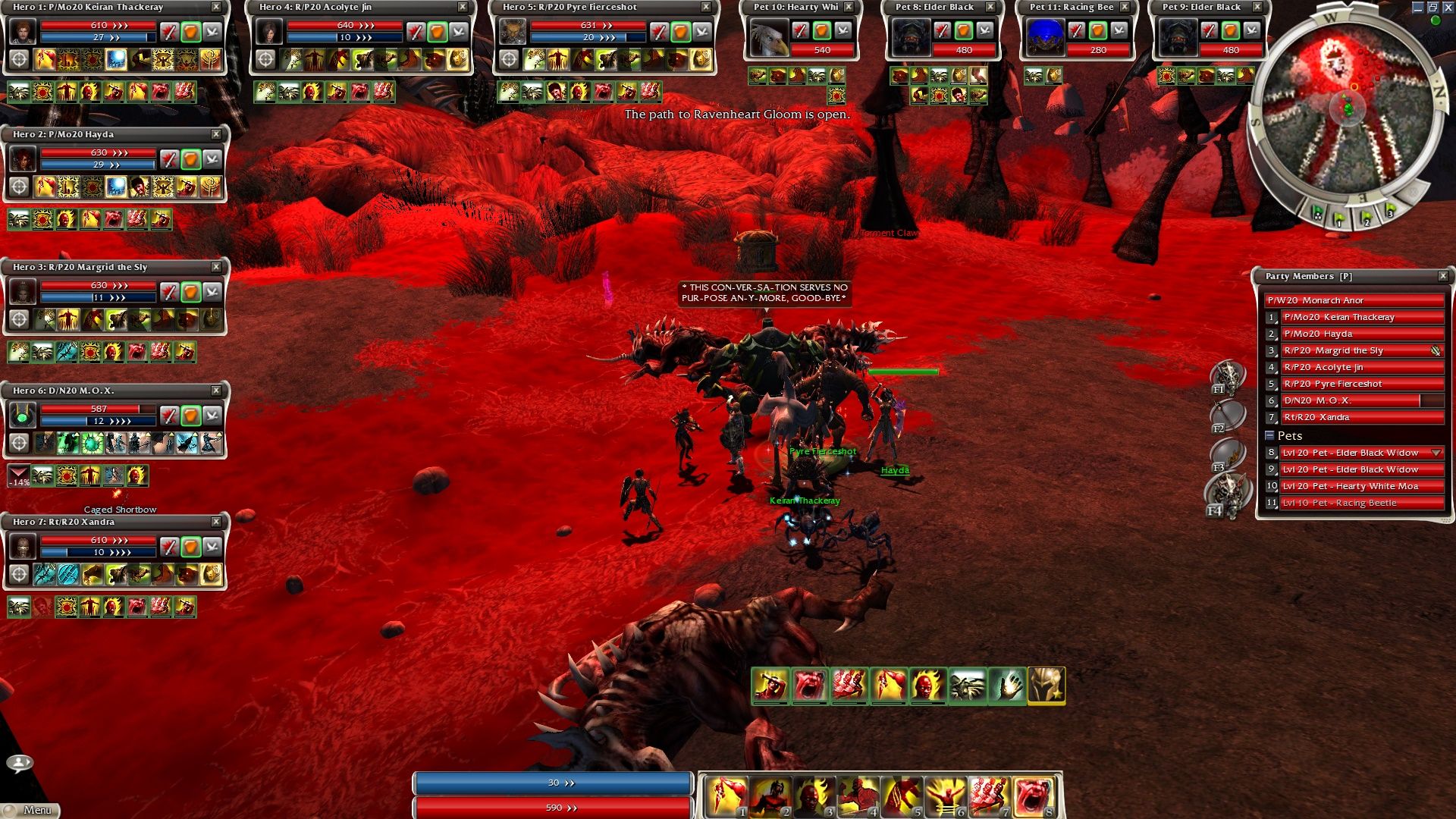Activate skill slot 1 on the skill bar
Screen dimensions: 1456x819
726,796
